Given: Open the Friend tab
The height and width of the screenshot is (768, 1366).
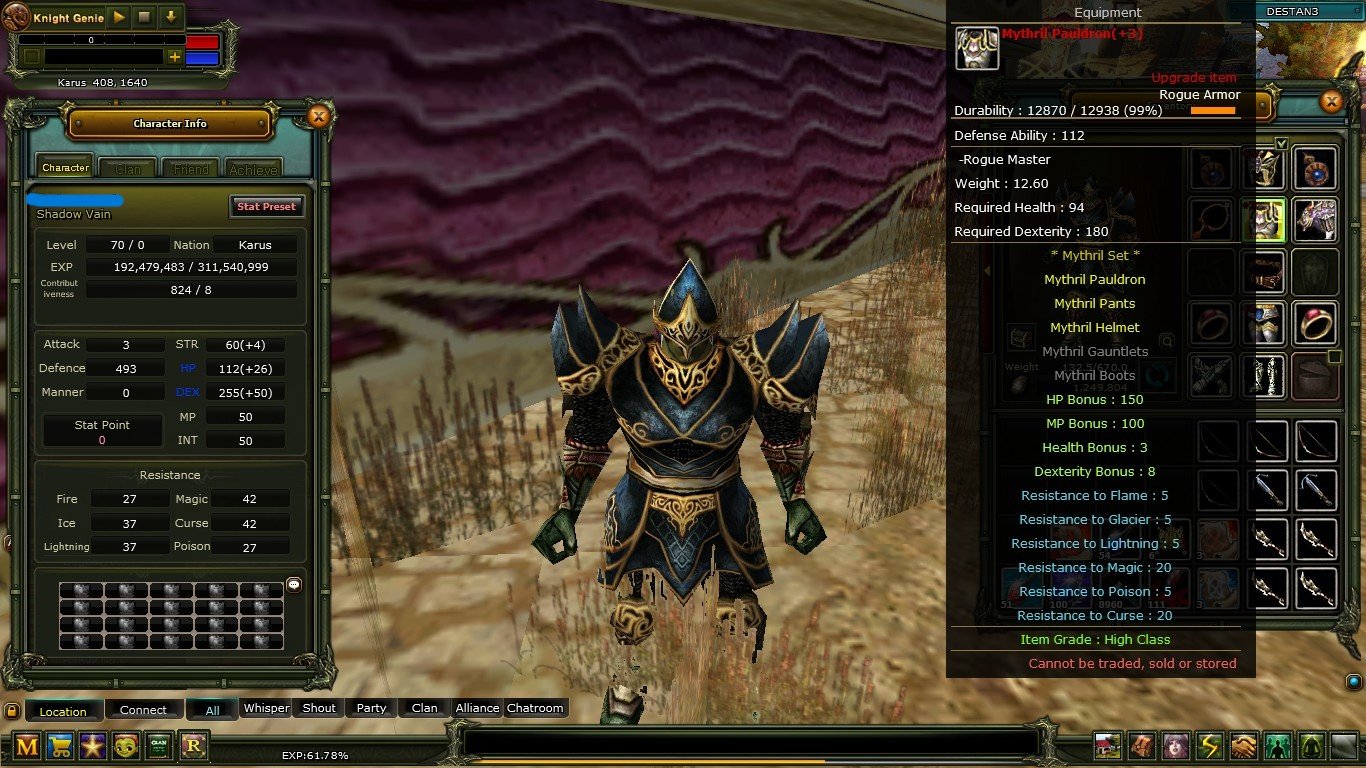Looking at the screenshot, I should [191, 169].
